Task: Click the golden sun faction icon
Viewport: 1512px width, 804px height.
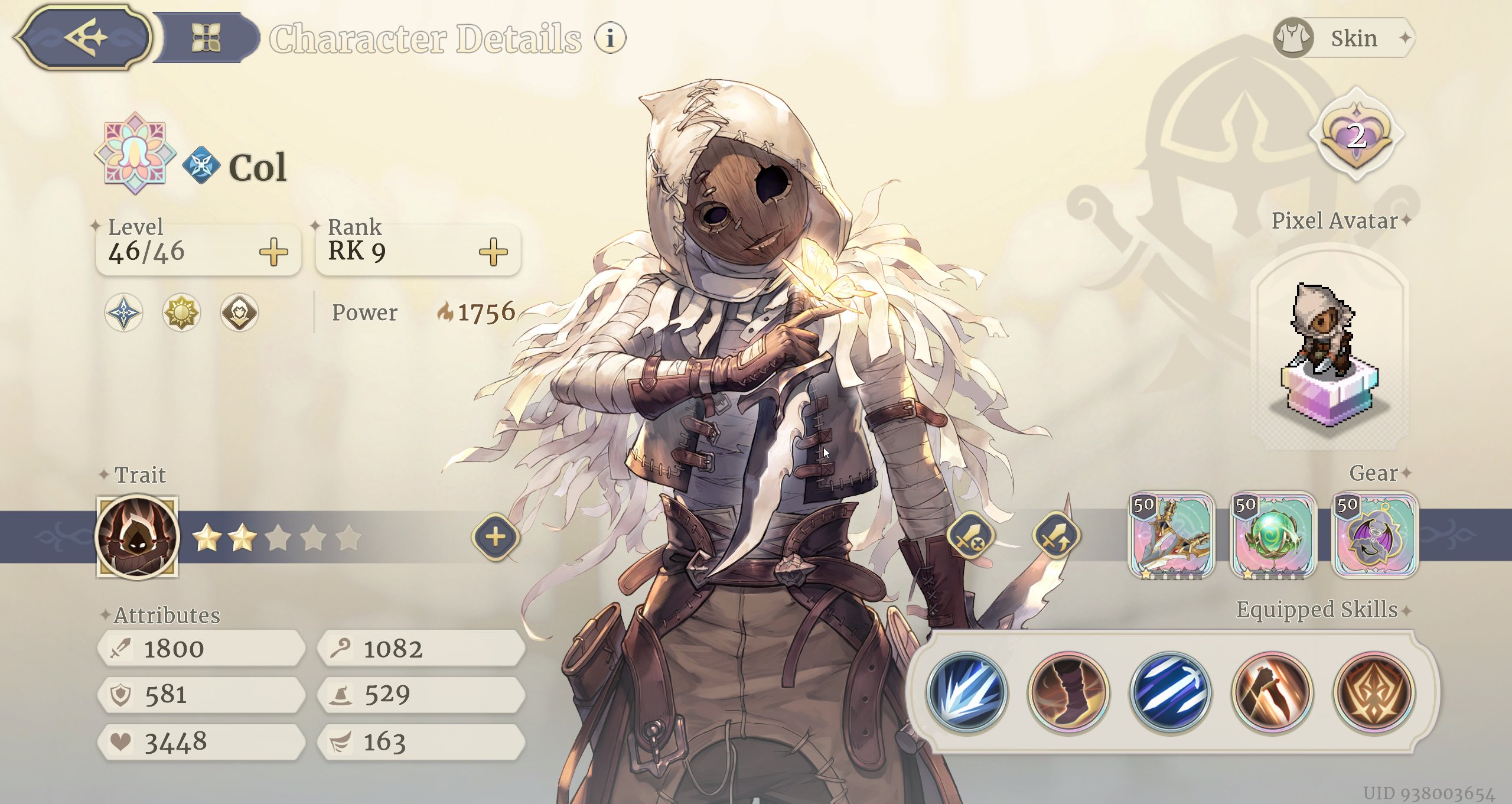Action: [x=181, y=313]
